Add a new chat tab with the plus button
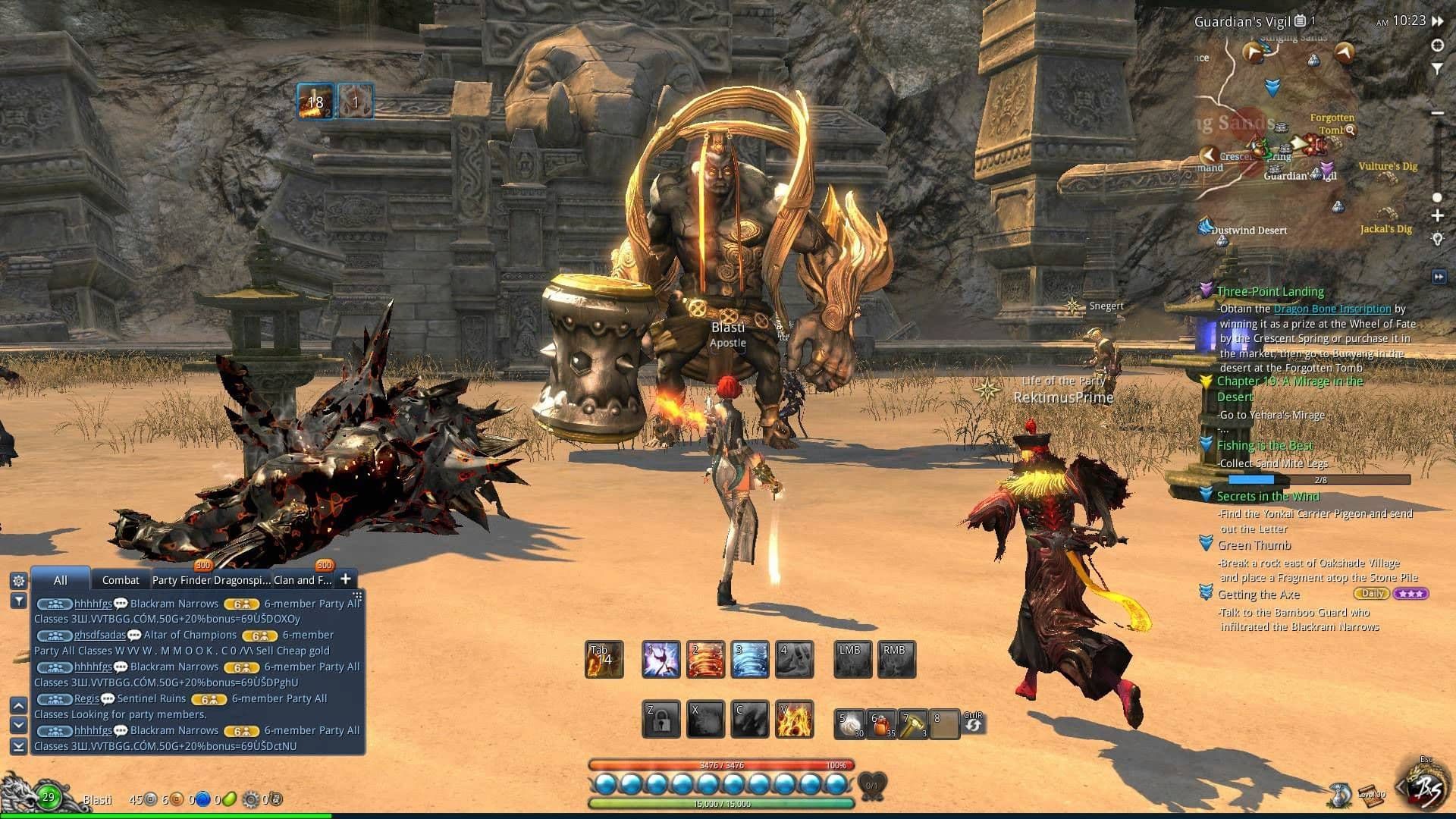1456x819 pixels. click(x=346, y=579)
